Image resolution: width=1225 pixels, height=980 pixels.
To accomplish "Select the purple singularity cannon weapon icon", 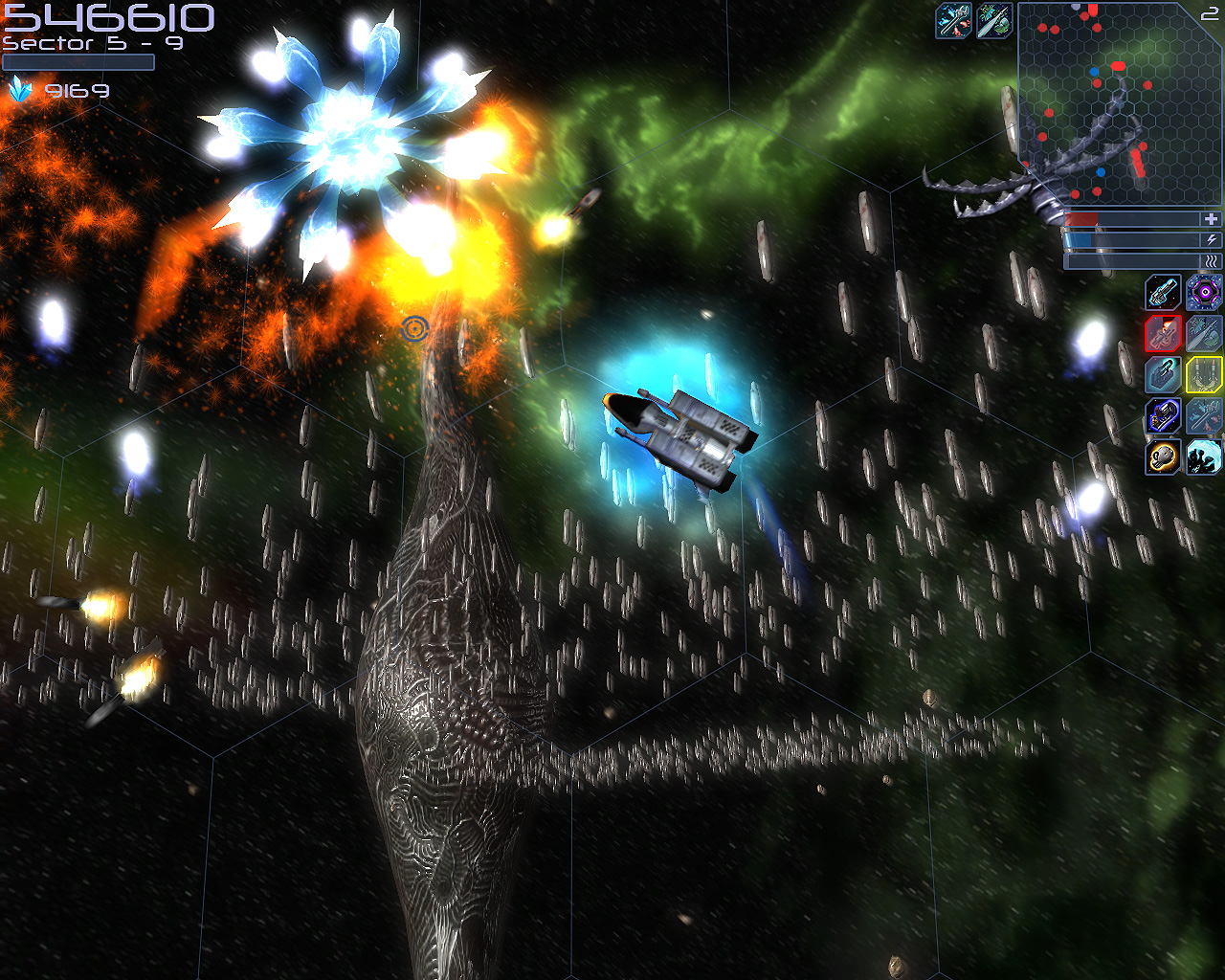I will click(1204, 292).
